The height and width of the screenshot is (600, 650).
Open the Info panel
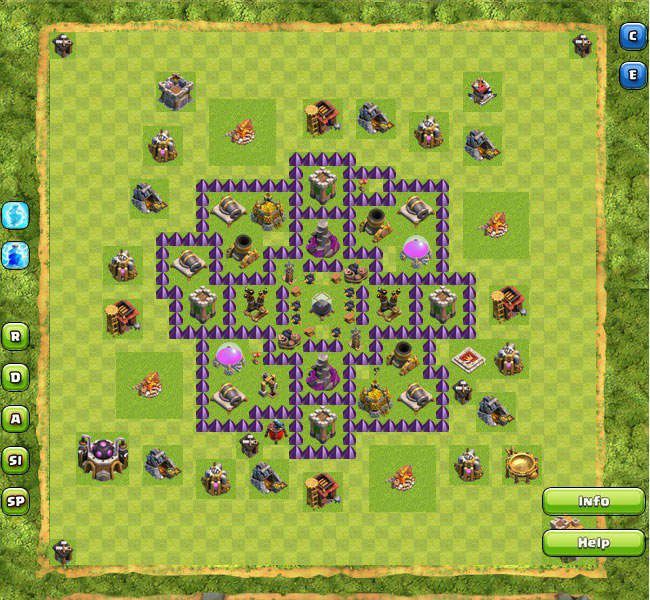(x=594, y=500)
